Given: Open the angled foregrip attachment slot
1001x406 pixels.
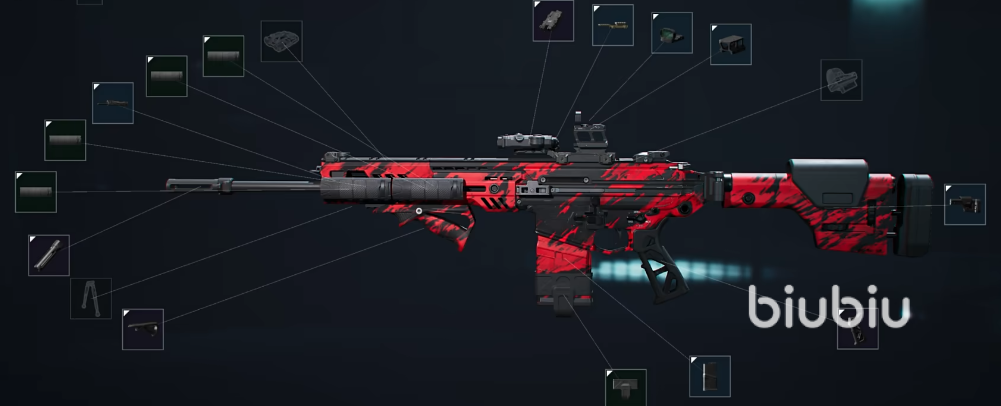Looking at the screenshot, I should pyautogui.click(x=142, y=329).
